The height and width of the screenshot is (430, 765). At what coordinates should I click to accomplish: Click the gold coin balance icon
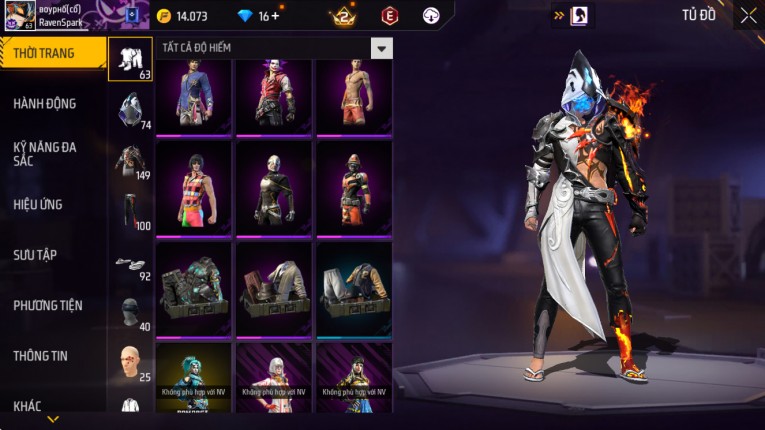point(164,16)
